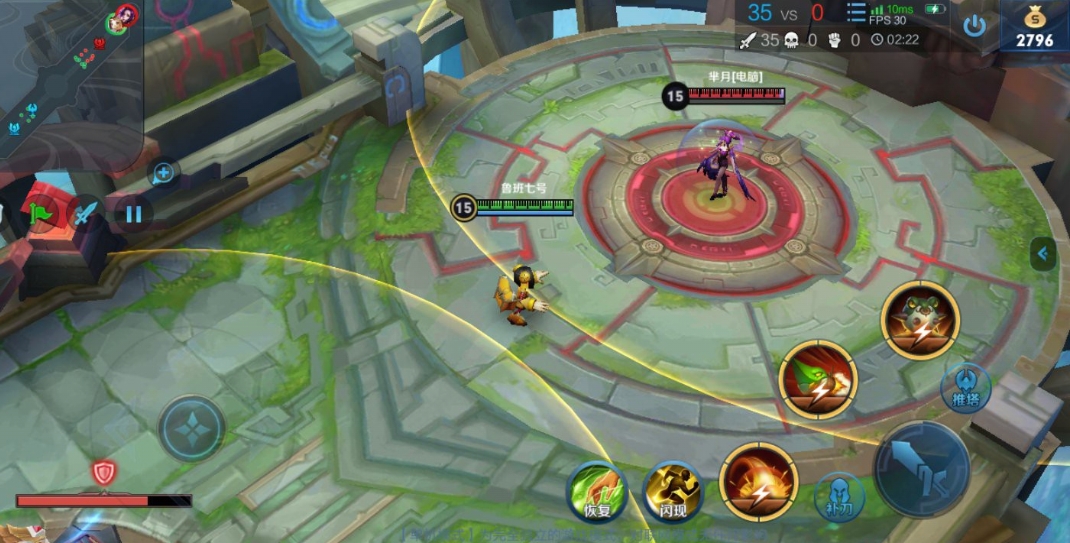Send the blue sword attack signal
The height and width of the screenshot is (543, 1070).
click(x=86, y=214)
